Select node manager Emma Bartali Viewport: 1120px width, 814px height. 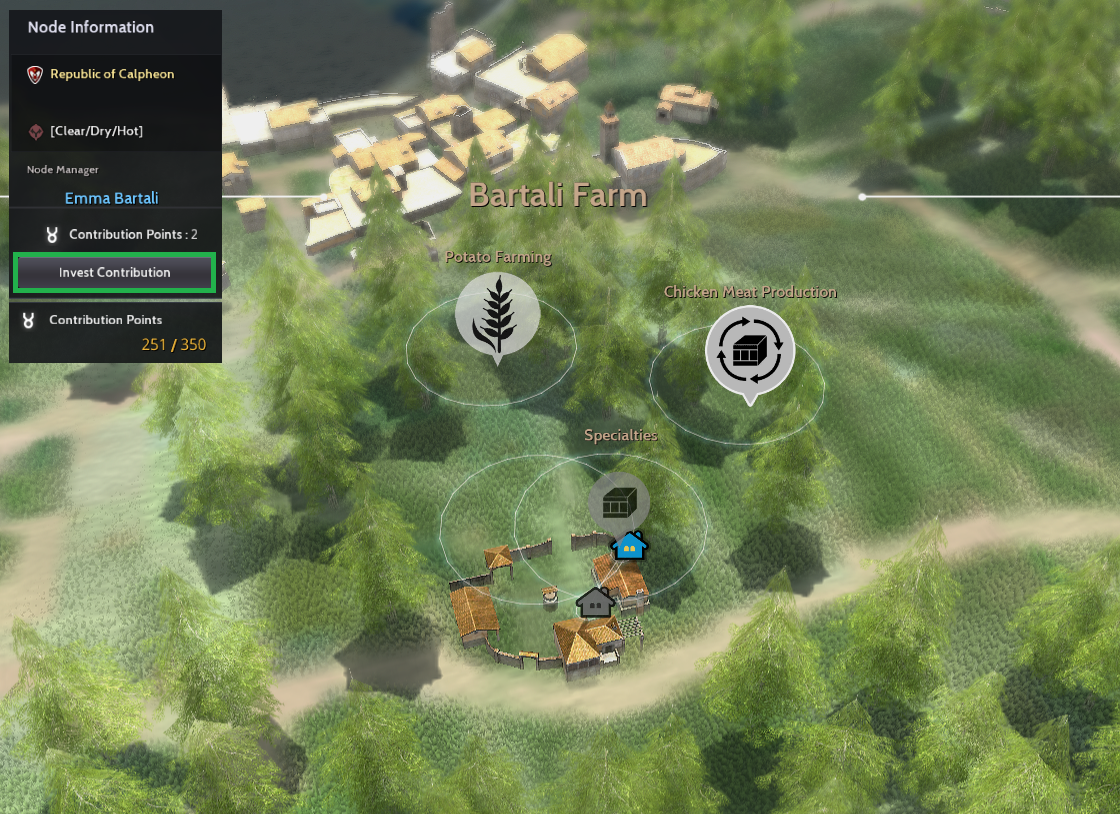click(x=112, y=198)
